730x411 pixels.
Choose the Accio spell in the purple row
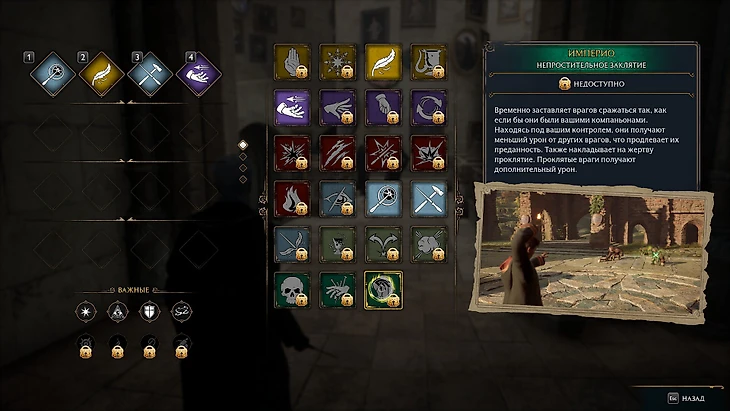(x=291, y=107)
